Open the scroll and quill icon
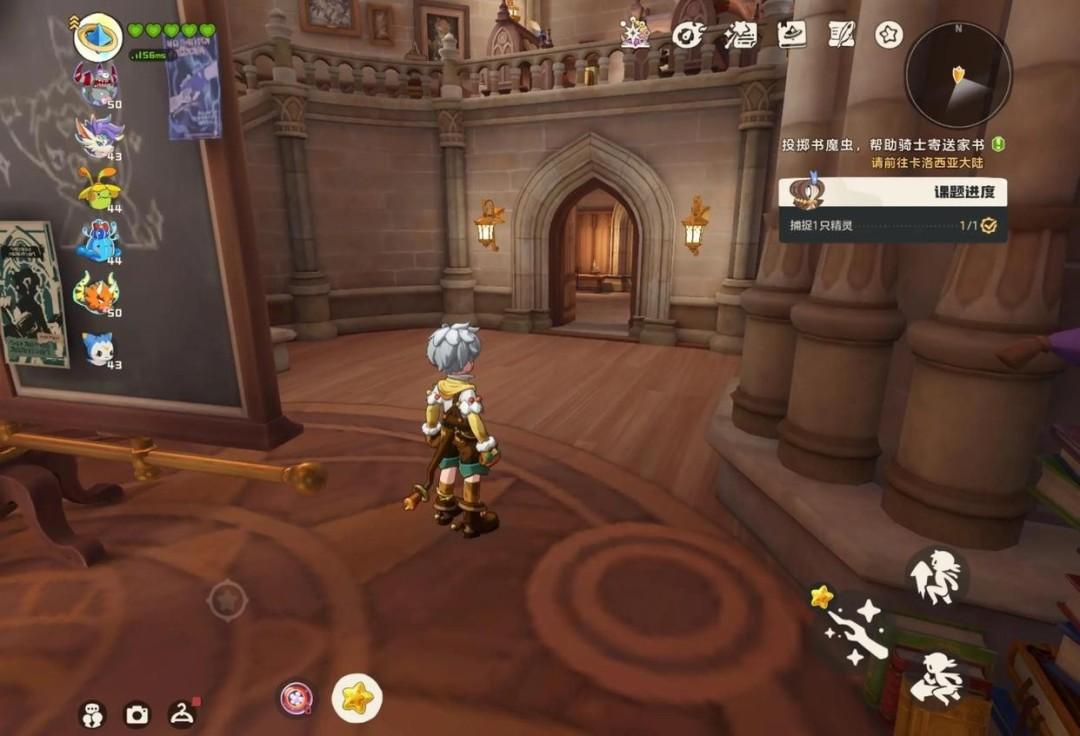1080x736 pixels. coord(841,35)
